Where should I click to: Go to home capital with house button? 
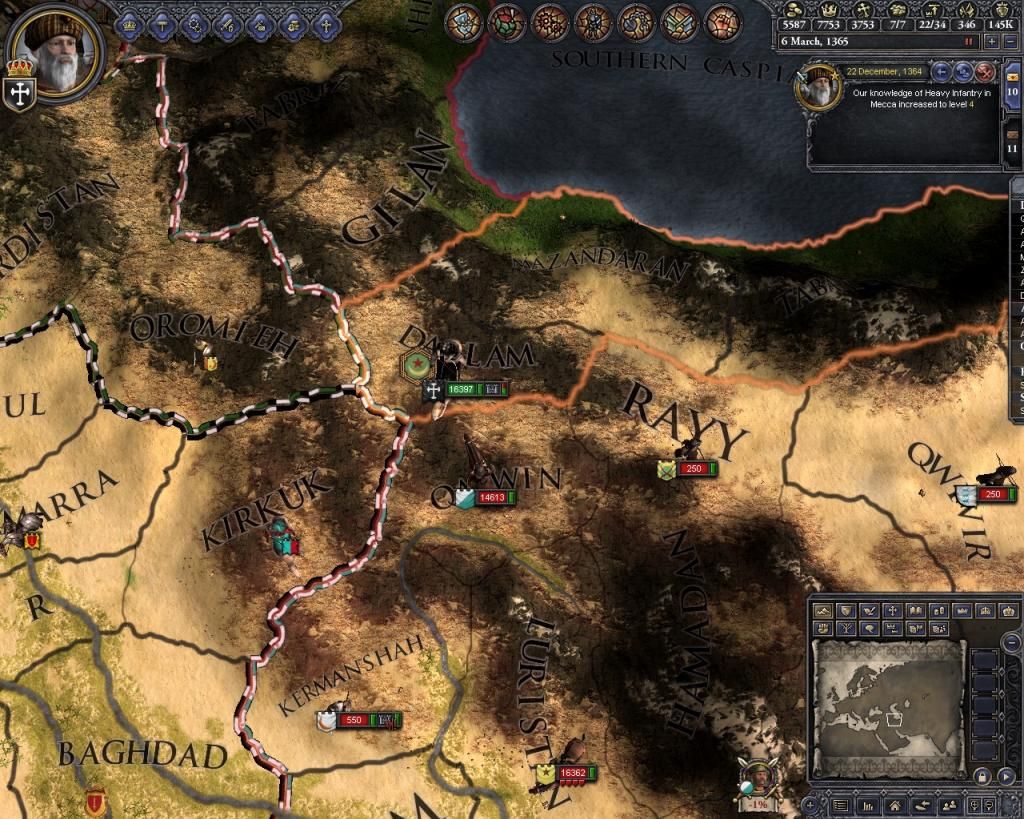(x=893, y=805)
